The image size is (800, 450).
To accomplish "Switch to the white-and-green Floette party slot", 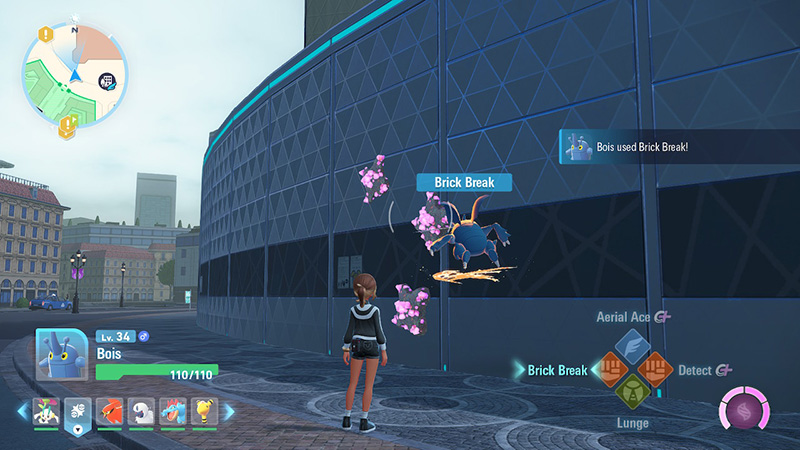I will (46, 411).
